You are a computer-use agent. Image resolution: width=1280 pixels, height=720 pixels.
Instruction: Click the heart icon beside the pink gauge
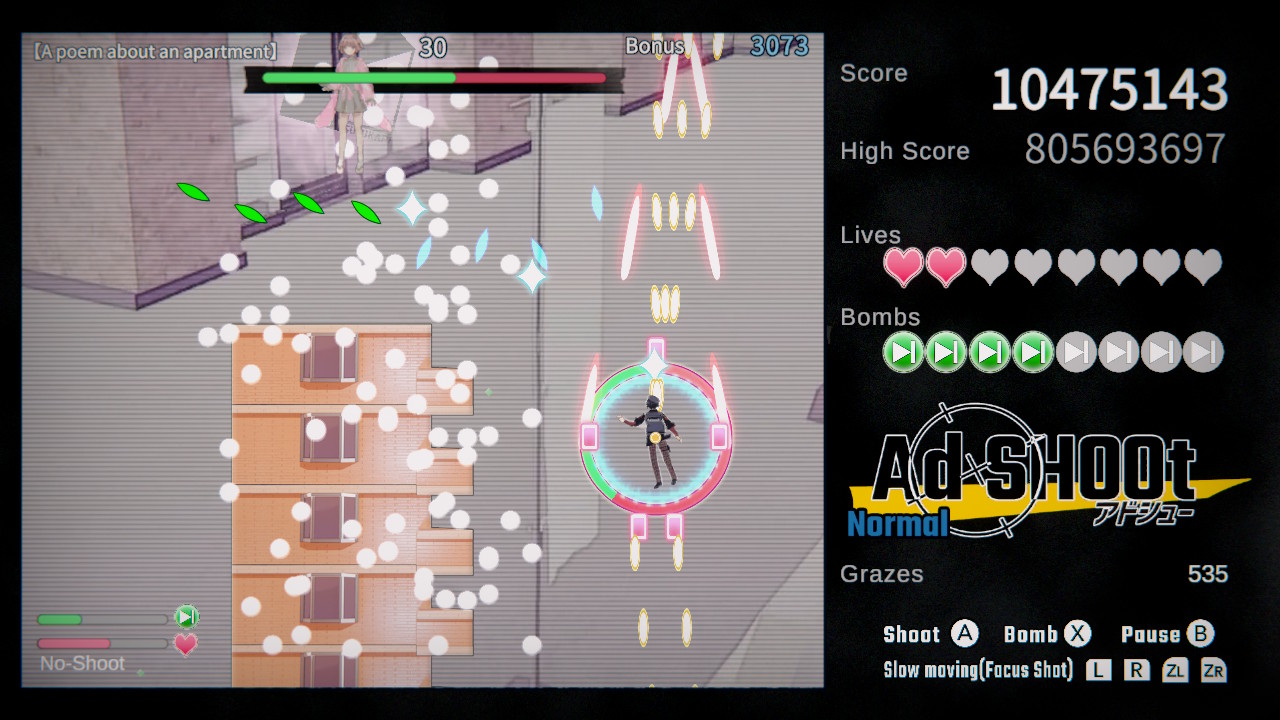[x=186, y=645]
